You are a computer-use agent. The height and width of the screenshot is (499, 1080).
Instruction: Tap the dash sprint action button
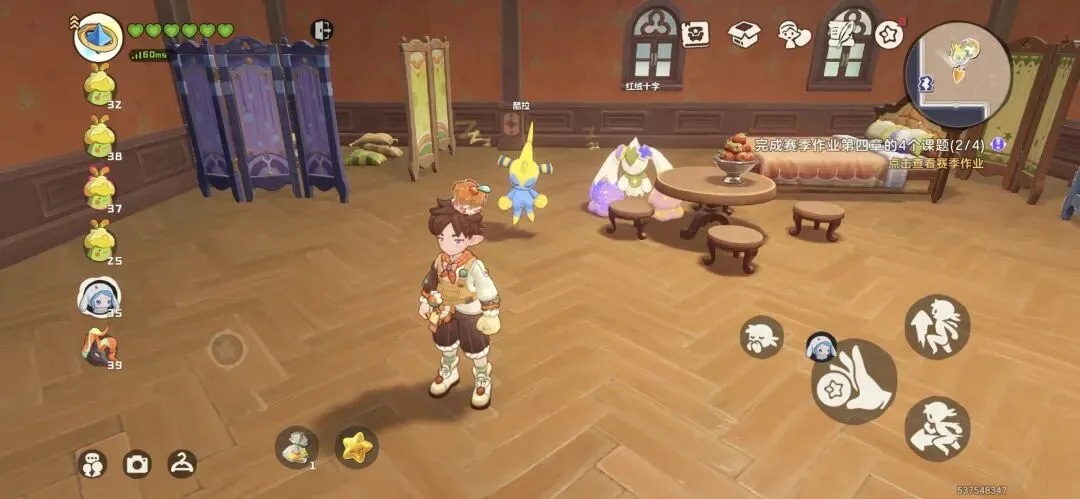click(x=937, y=428)
